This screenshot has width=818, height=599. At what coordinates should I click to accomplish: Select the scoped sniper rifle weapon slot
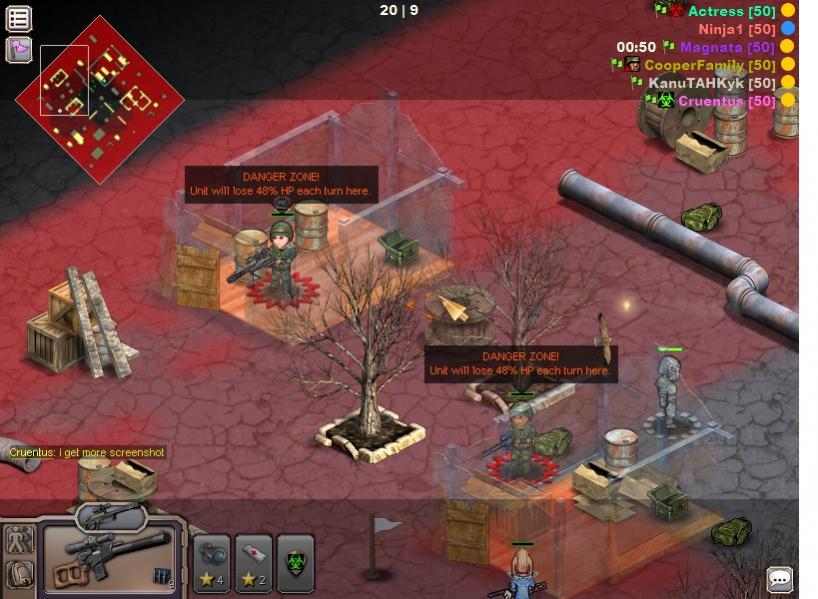[x=109, y=560]
